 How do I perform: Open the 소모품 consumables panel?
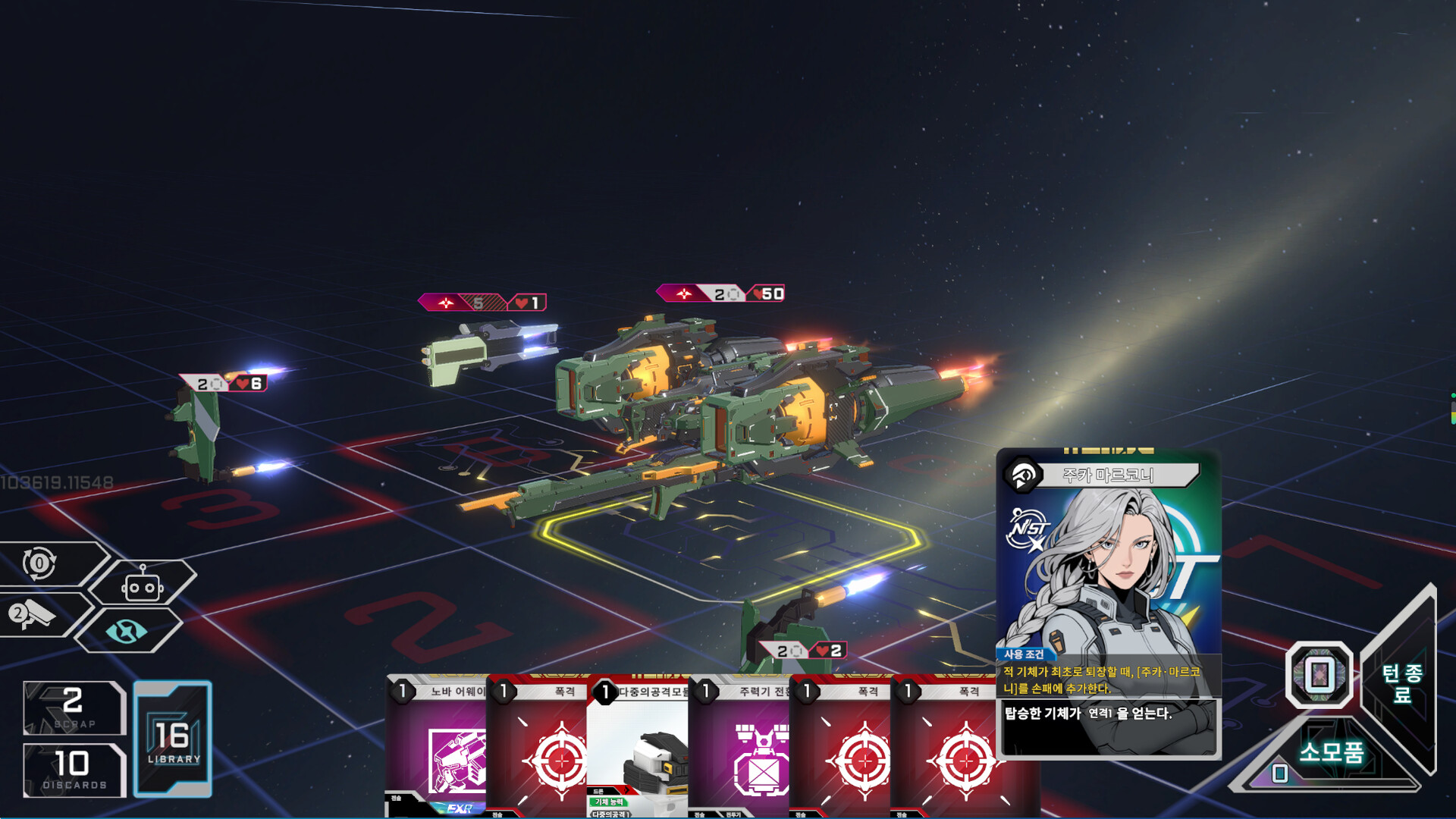tap(1331, 753)
